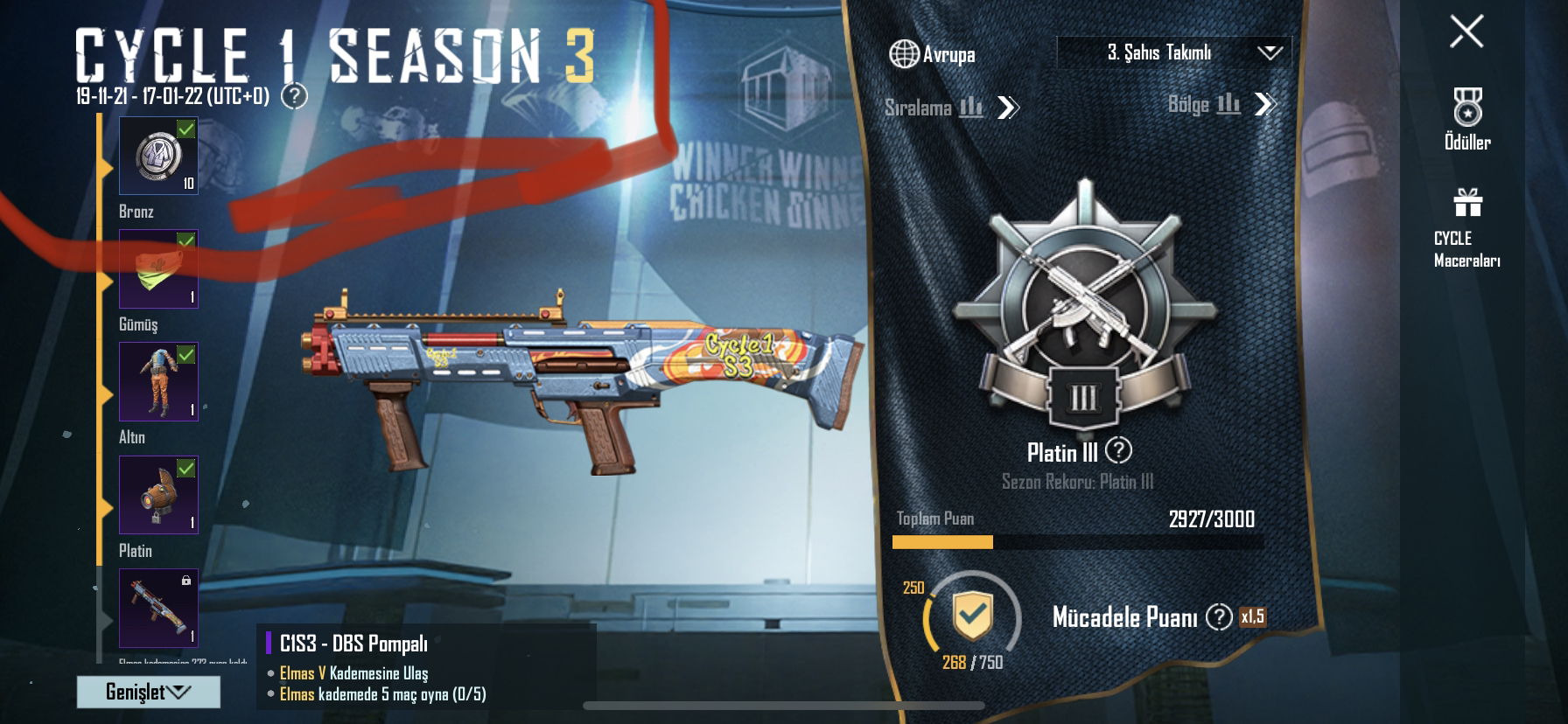This screenshot has height=724, width=1568.
Task: Select the Avrupa server globe
Action: [x=904, y=54]
